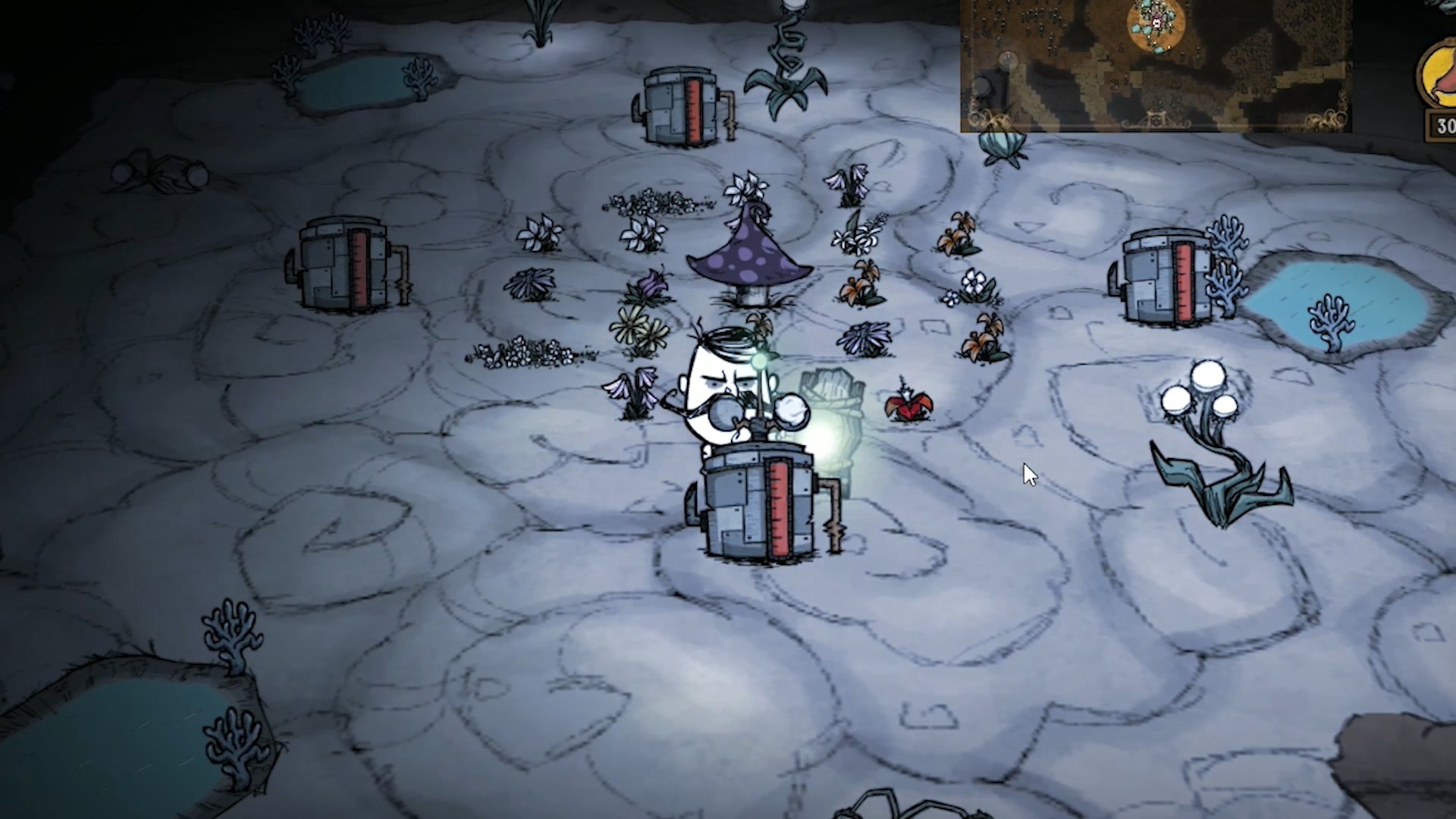1456x819 pixels.
Task: Click the minimap overlay
Action: (1155, 65)
